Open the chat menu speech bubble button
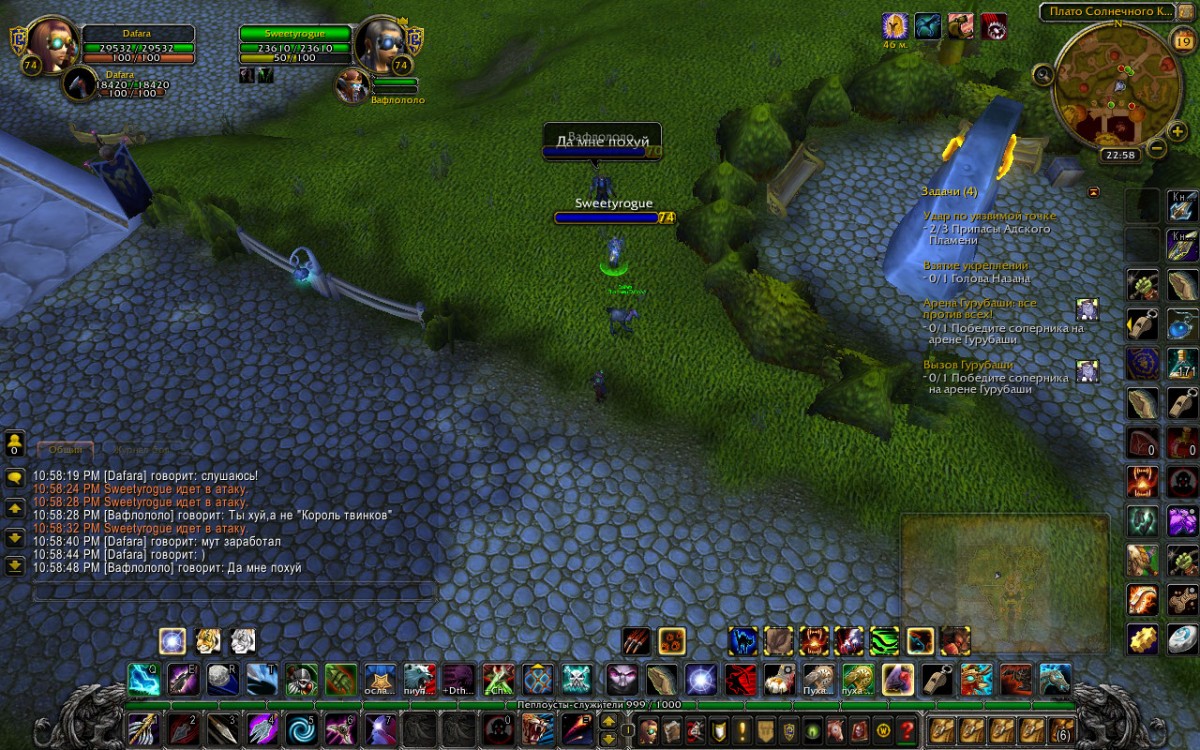This screenshot has width=1200, height=750. 15,478
